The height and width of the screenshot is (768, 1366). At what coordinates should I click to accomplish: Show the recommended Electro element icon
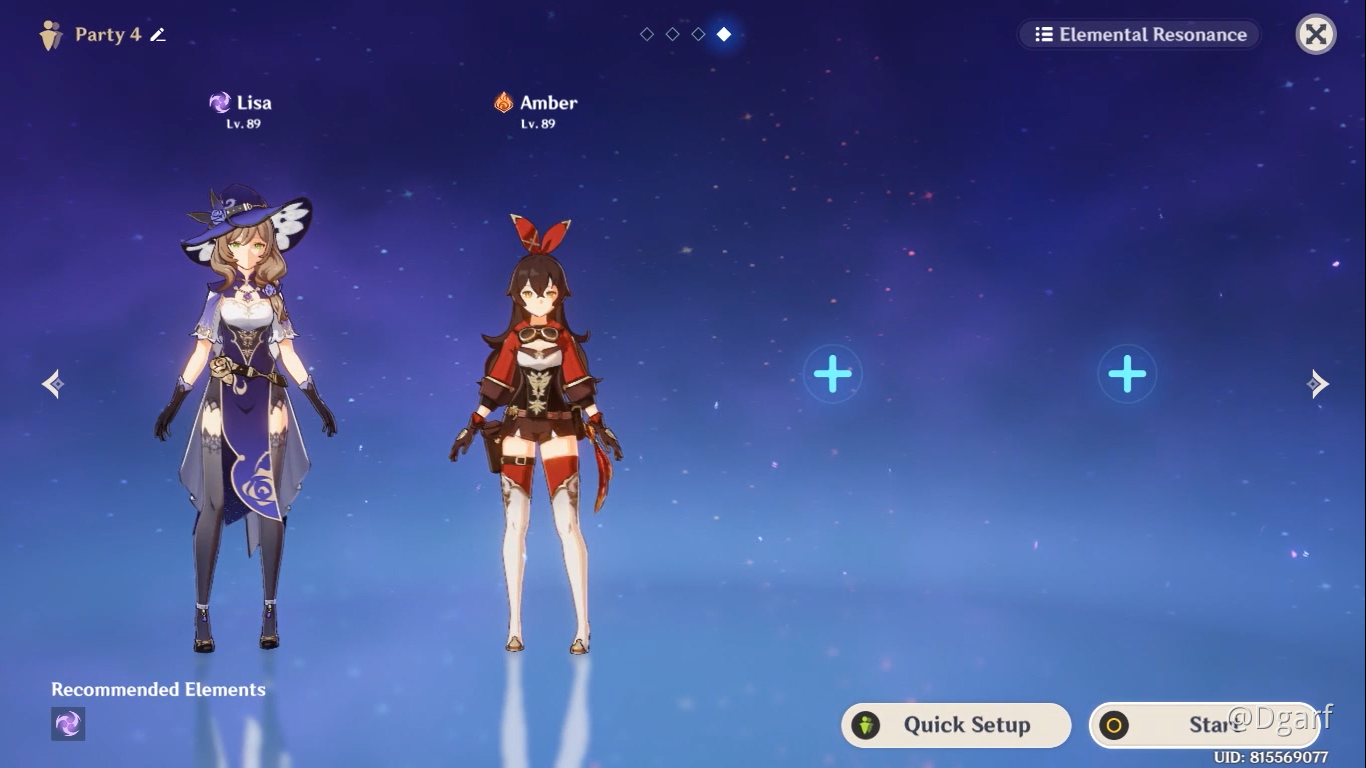pos(68,724)
